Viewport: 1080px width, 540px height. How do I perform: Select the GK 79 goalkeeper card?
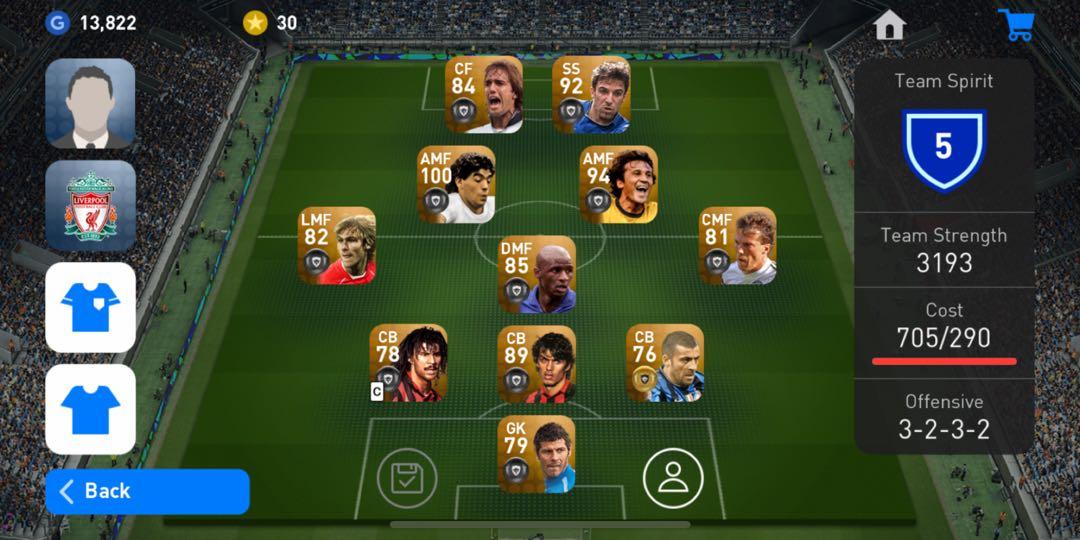click(537, 455)
